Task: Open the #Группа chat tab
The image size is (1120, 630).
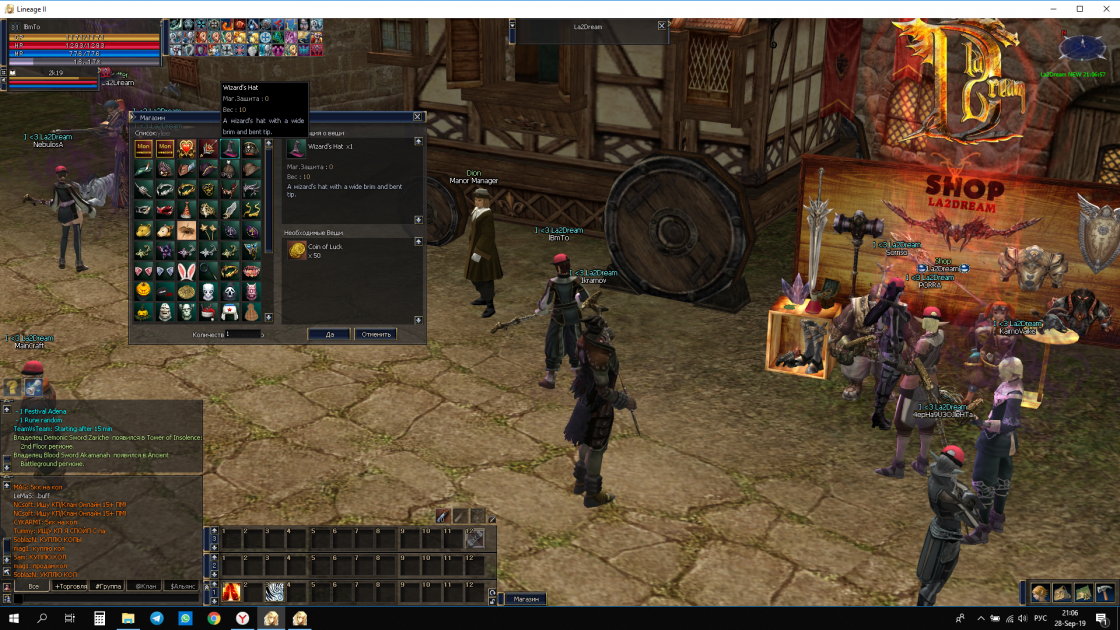Action: [x=107, y=586]
